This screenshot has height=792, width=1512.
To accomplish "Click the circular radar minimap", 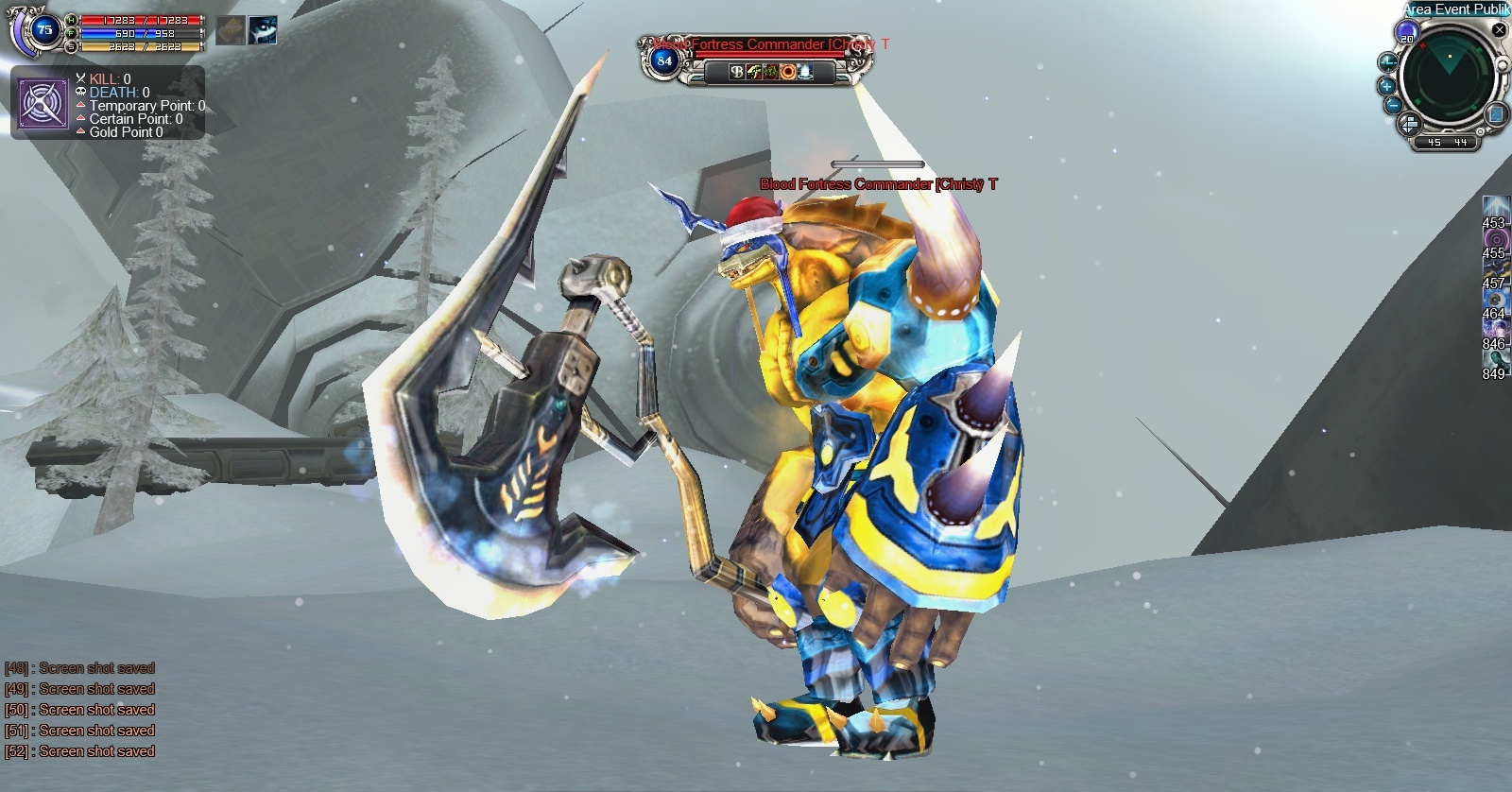I will click(x=1447, y=78).
